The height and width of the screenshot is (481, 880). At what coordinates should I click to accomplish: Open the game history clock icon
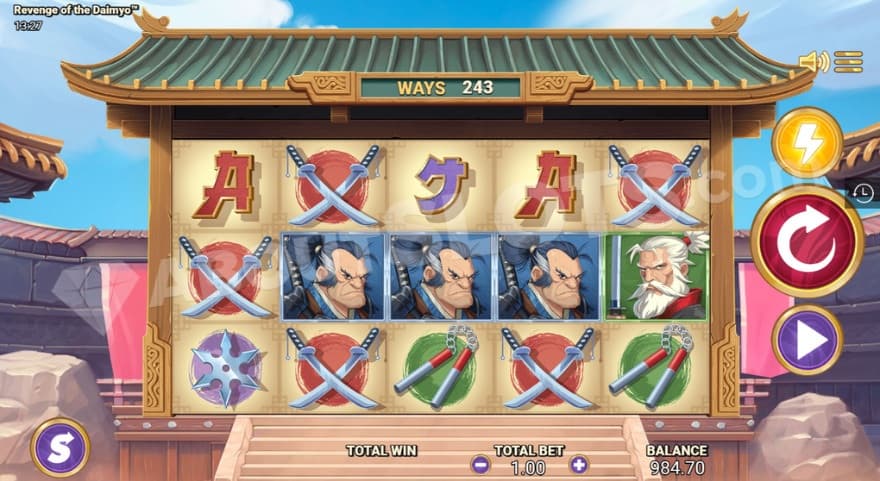point(863,194)
